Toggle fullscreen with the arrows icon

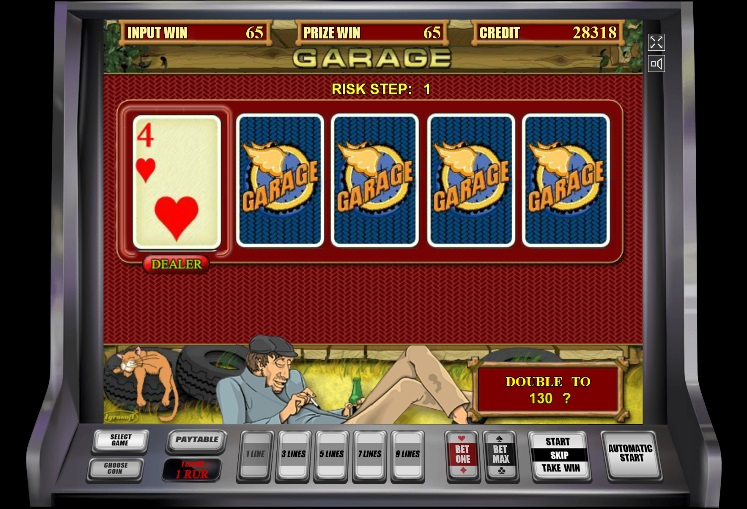[x=656, y=42]
